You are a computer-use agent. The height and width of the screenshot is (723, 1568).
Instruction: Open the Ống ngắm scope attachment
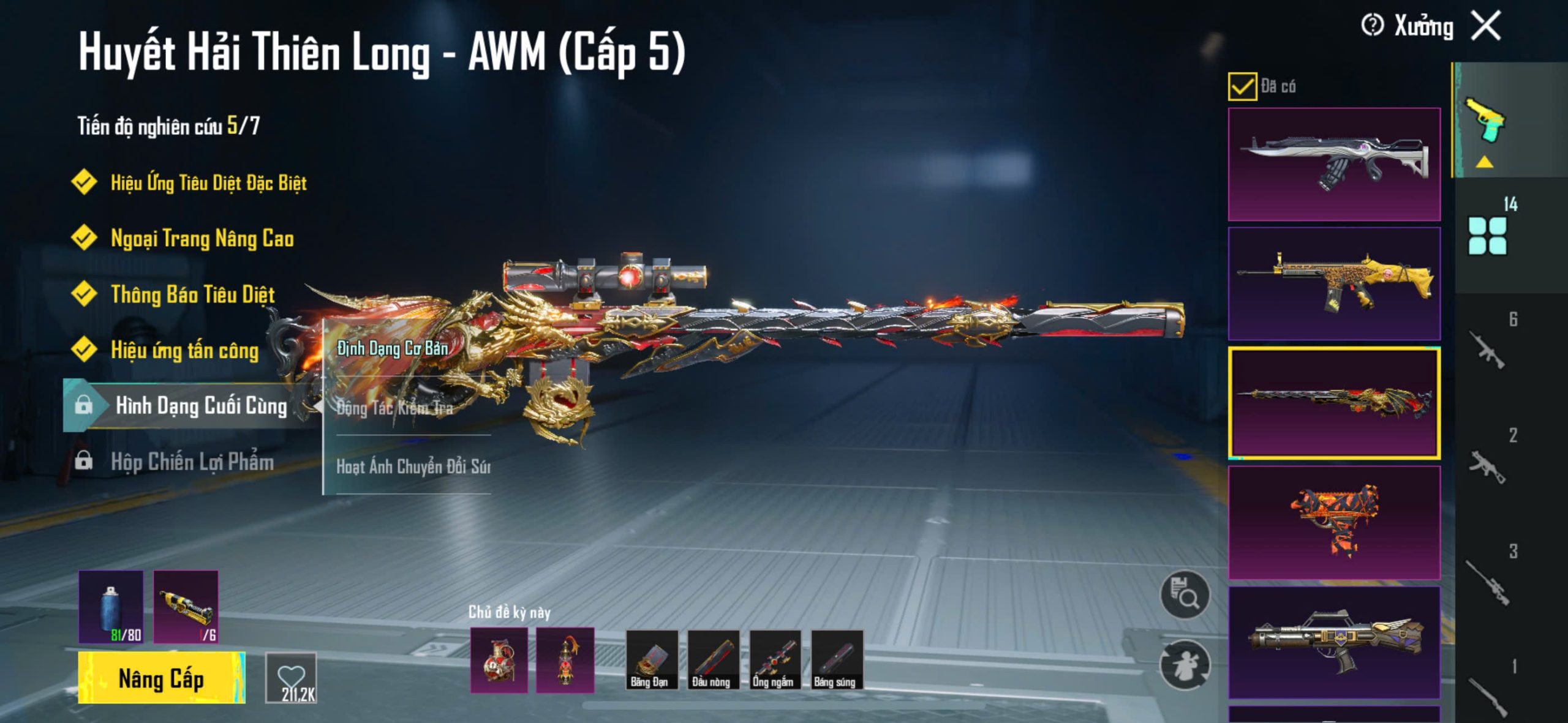point(775,660)
